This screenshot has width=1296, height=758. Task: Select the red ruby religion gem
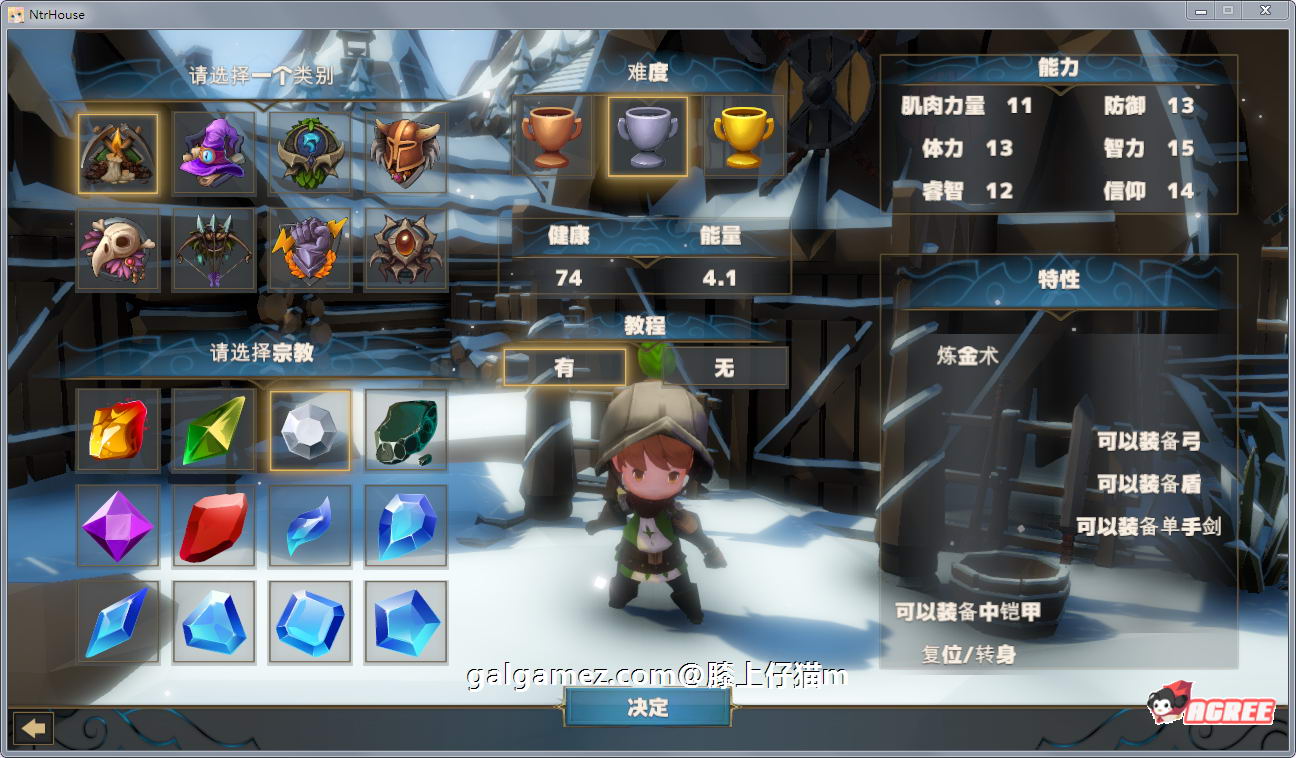[214, 526]
